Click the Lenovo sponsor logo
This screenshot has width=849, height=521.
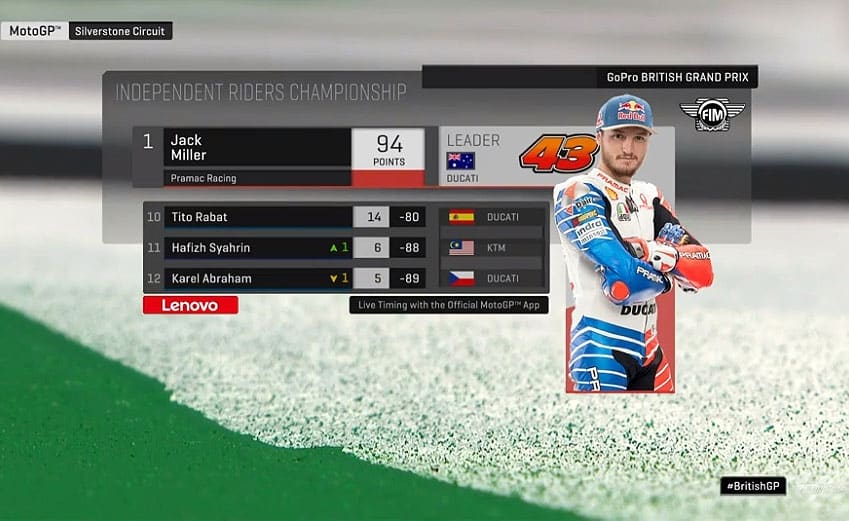tap(190, 305)
